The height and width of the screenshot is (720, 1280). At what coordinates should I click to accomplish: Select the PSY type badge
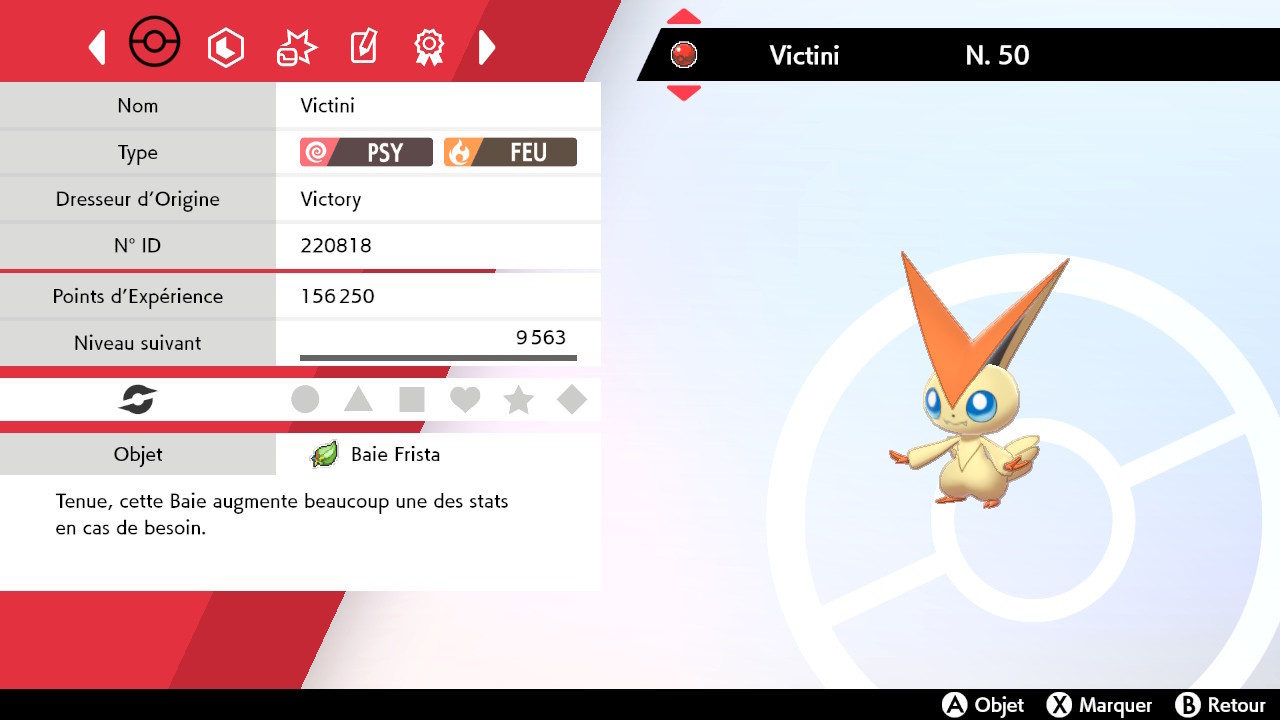365,152
